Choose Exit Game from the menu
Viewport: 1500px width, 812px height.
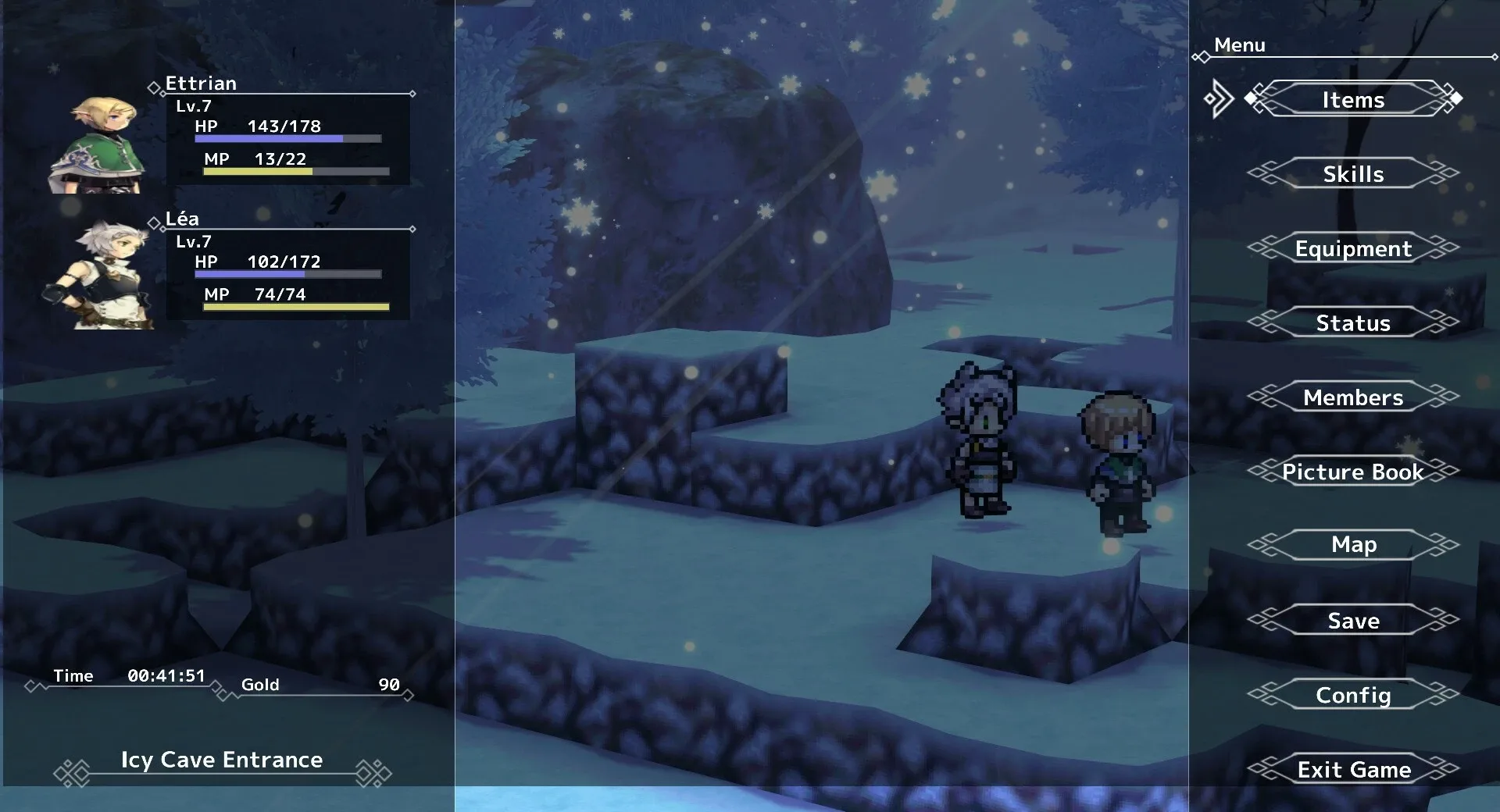pos(1354,769)
